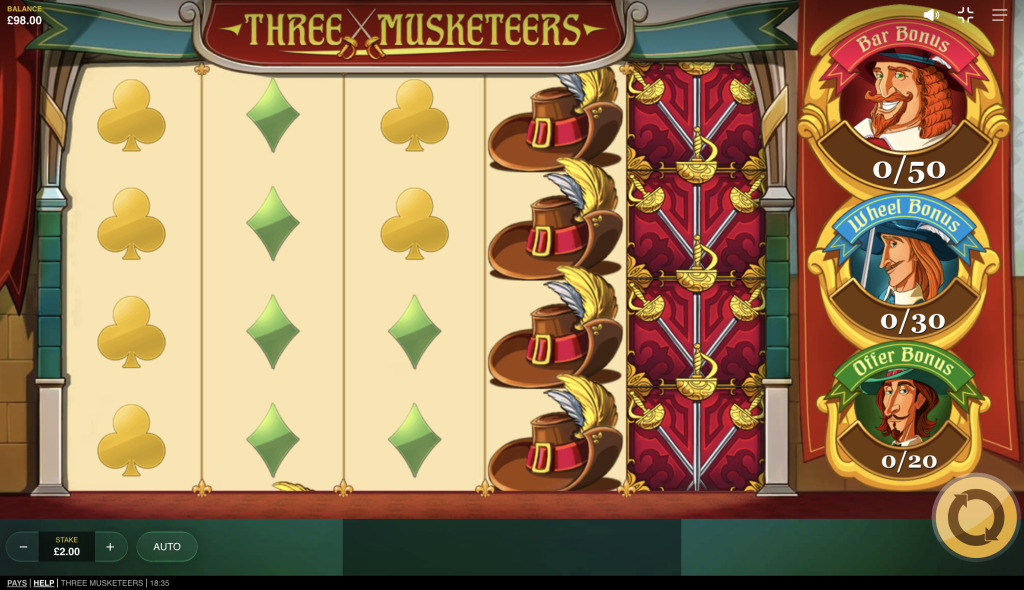Spin the reels with the gold button

(975, 517)
